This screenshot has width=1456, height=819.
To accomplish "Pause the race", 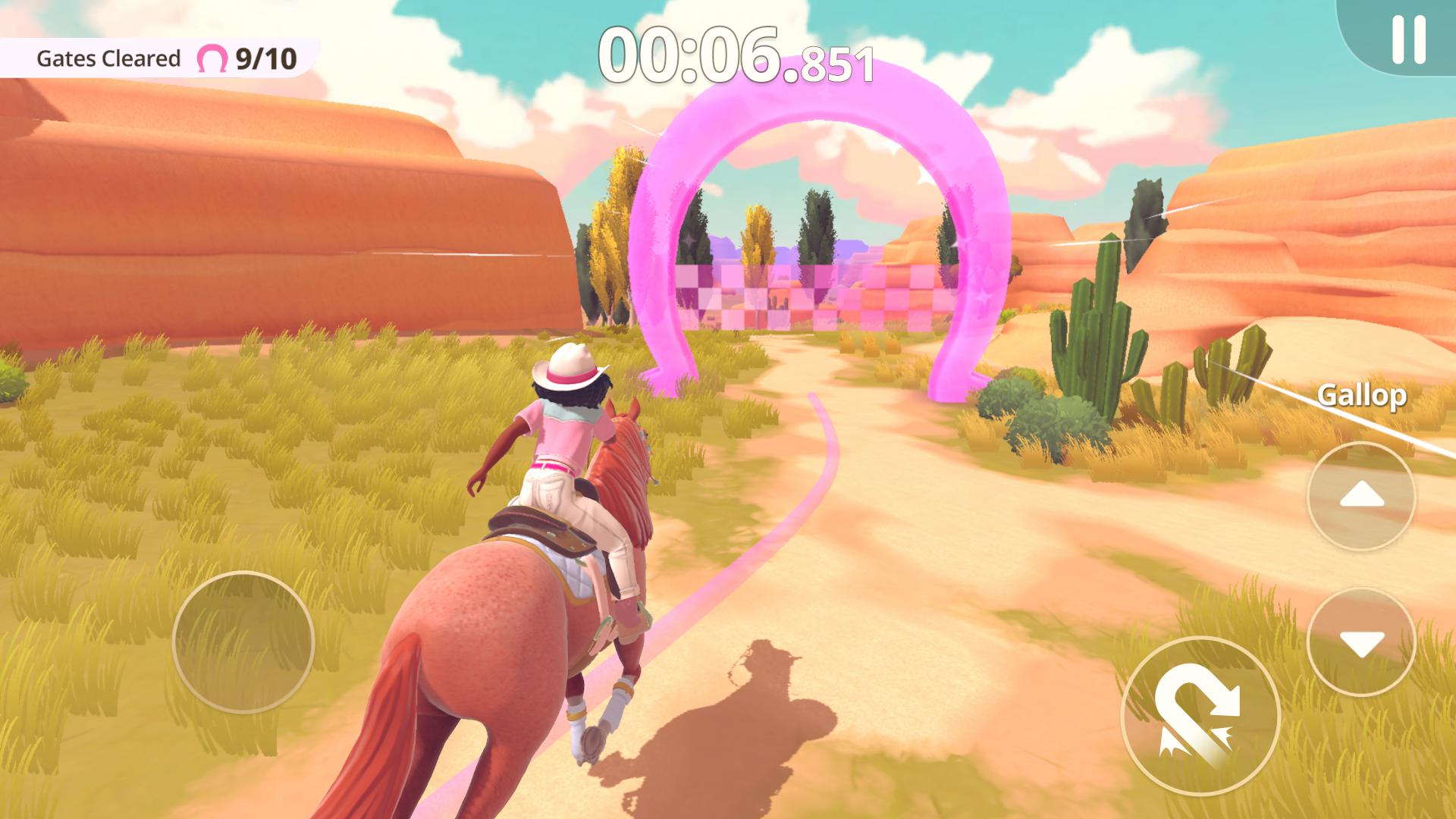I will [x=1408, y=39].
